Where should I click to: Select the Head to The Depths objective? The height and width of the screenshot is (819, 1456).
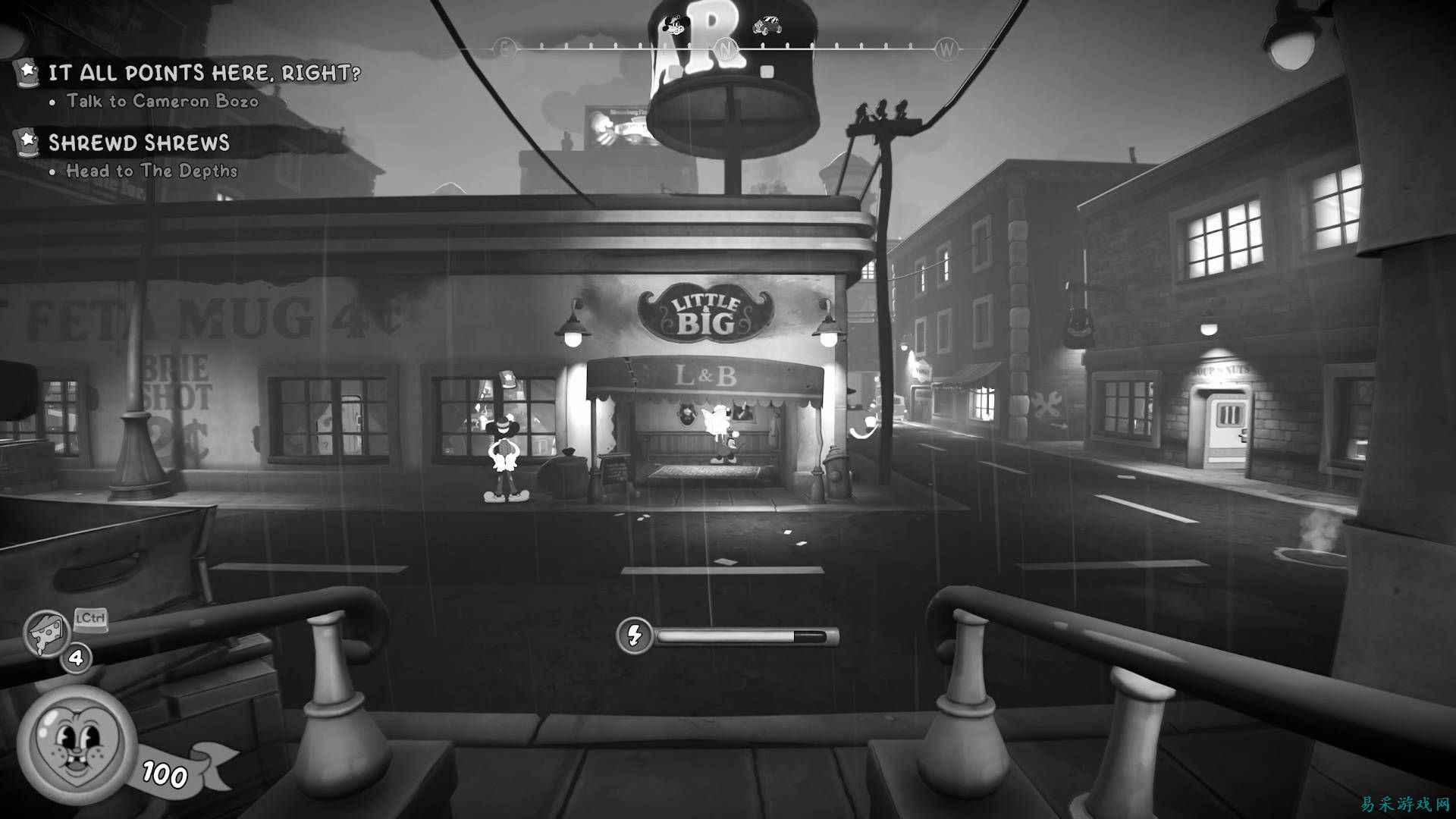(x=143, y=171)
